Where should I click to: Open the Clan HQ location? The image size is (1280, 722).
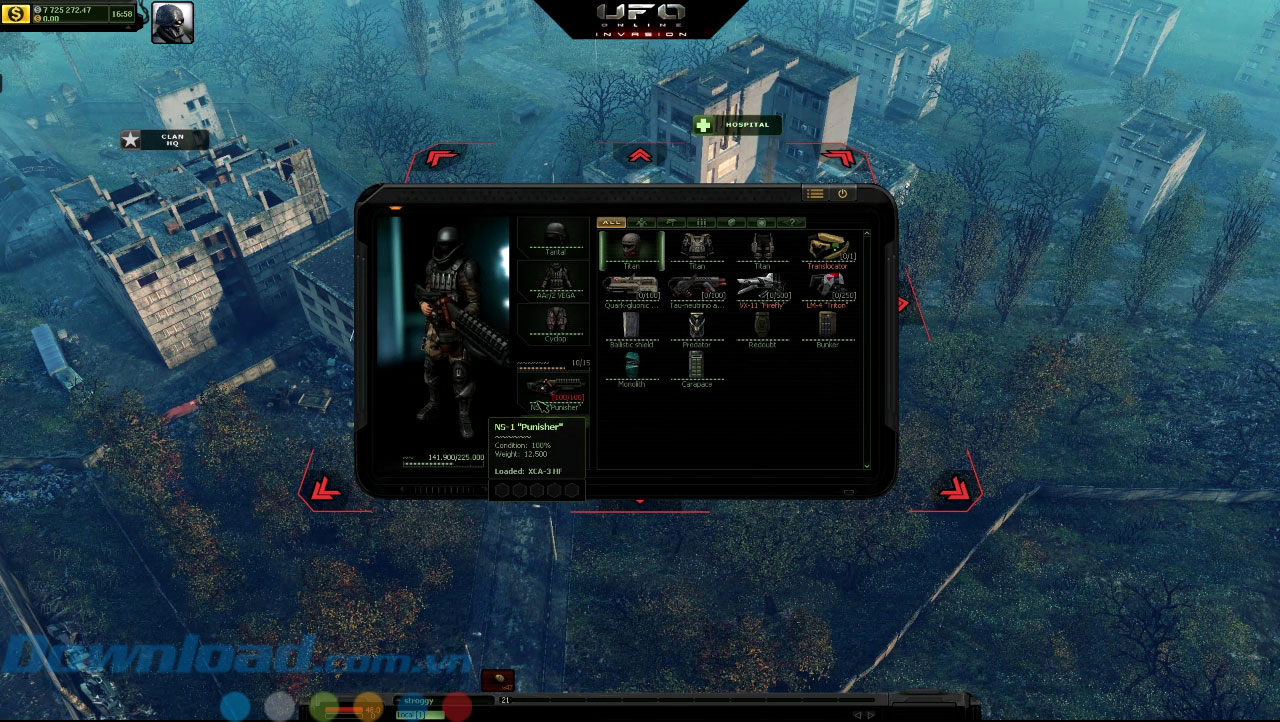(165, 140)
